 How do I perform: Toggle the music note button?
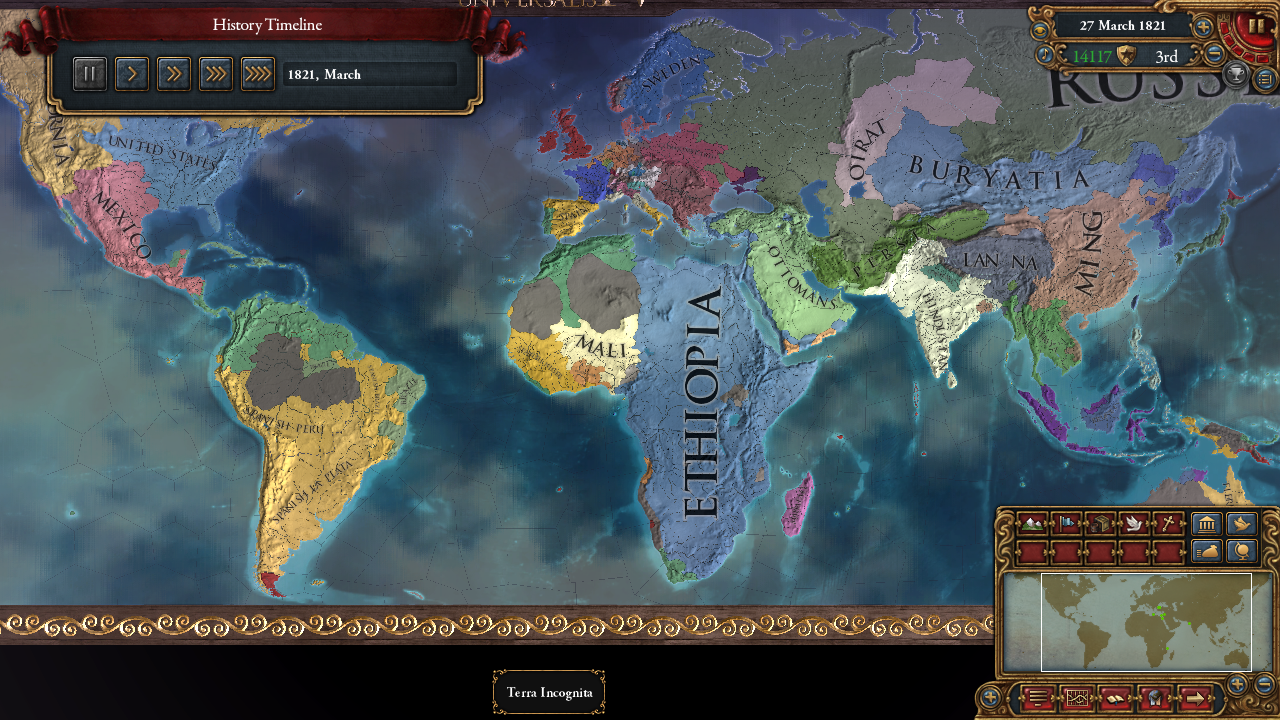point(1044,53)
